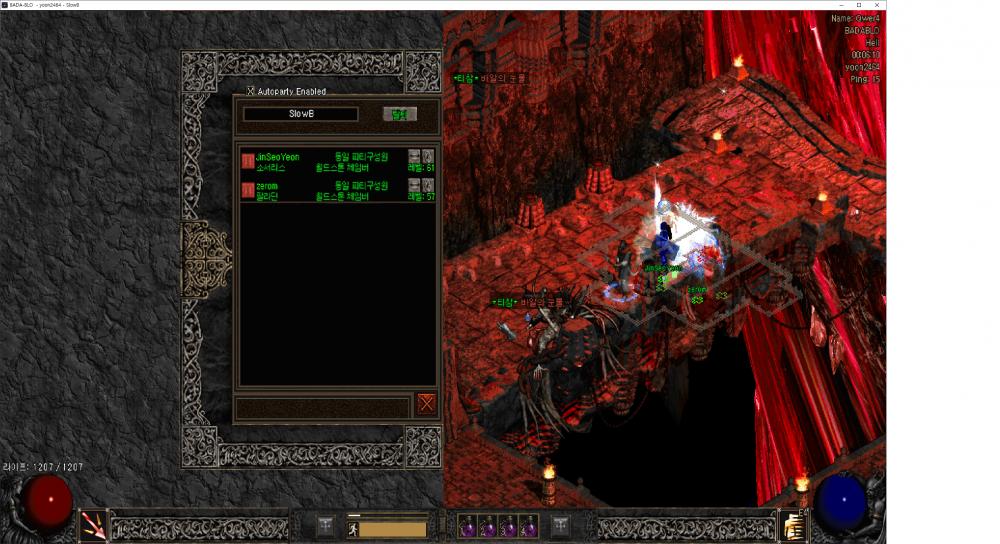Screen dimensions: 1000x544
Task: Use the first purple potion in the belt
Action: click(466, 526)
